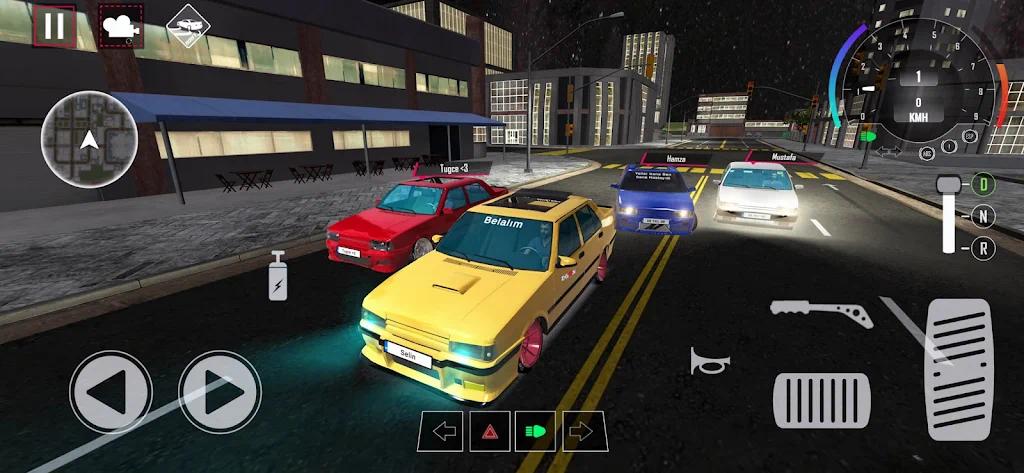This screenshot has height=473, width=1024.
Task: Open the circular minimap
Action: (x=89, y=139)
